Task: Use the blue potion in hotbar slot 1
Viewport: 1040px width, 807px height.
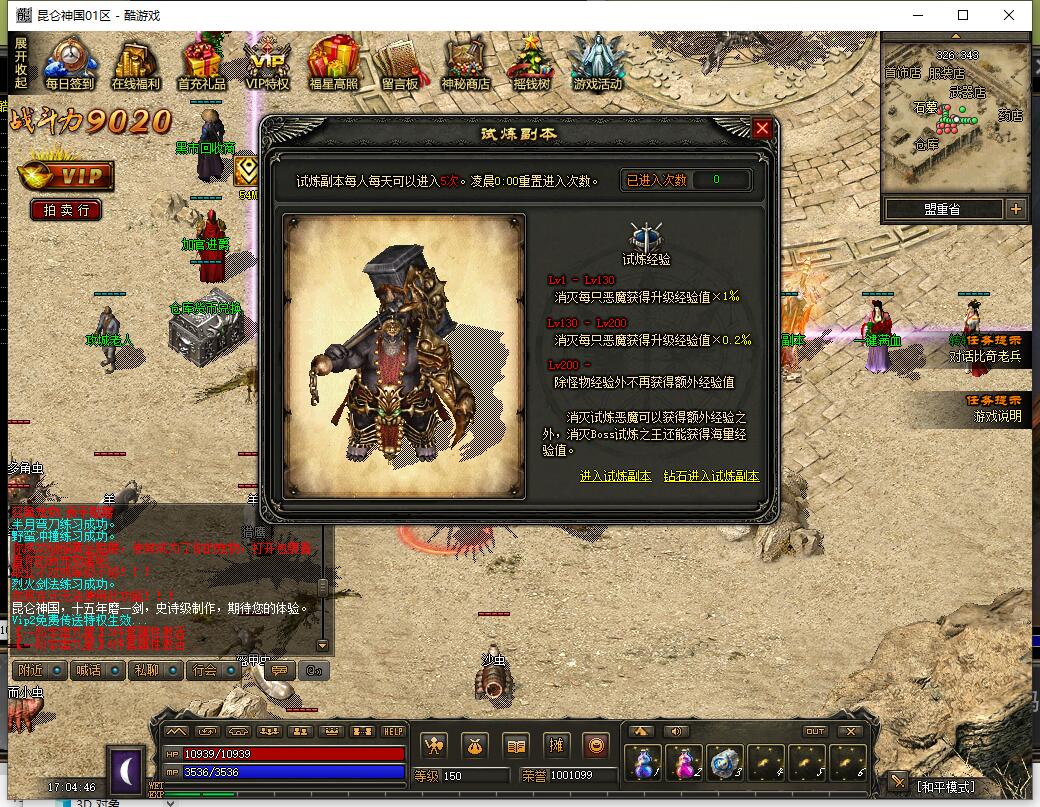Action: tap(642, 765)
